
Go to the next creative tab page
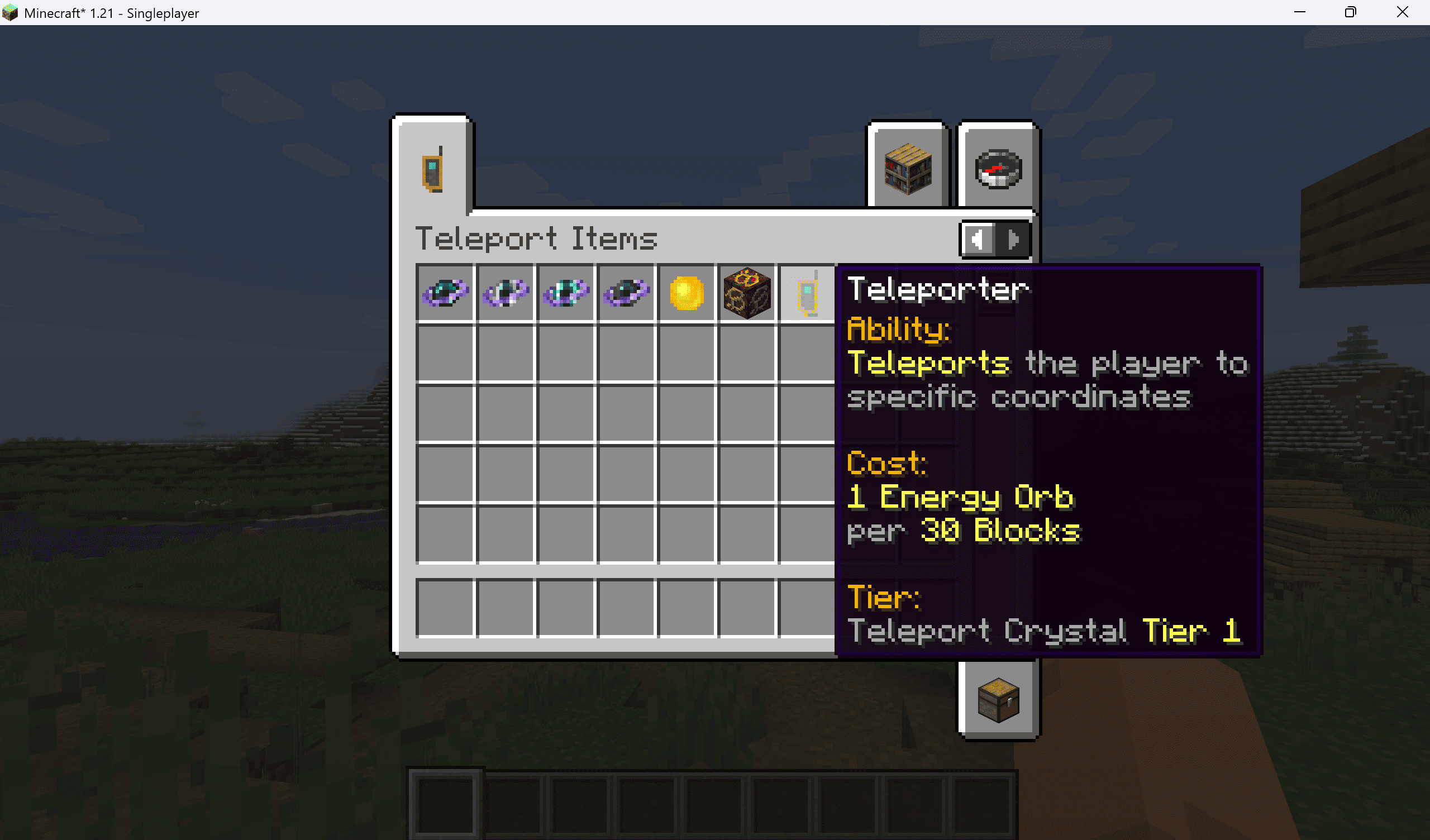(1013, 240)
